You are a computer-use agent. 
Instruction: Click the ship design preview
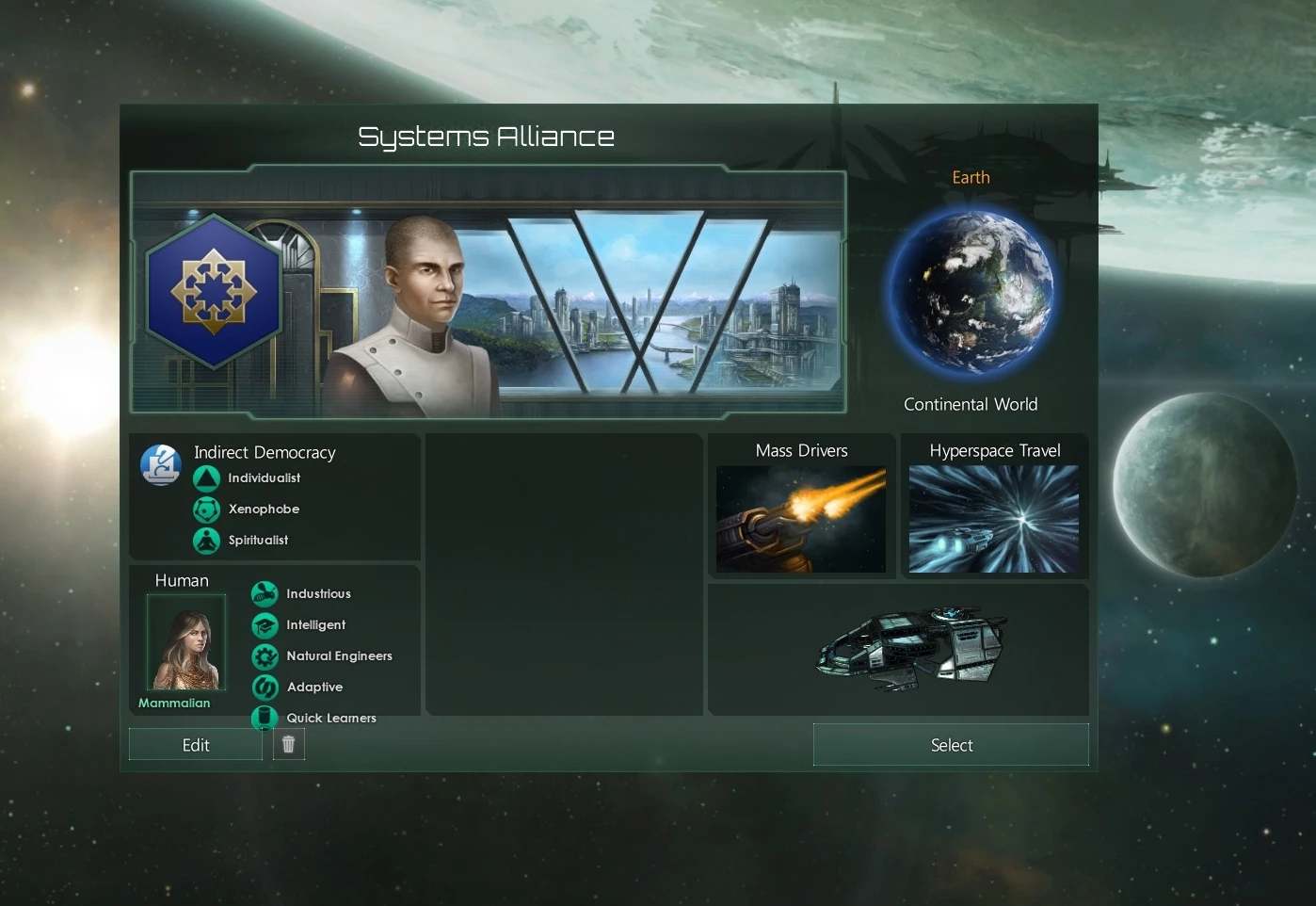909,648
